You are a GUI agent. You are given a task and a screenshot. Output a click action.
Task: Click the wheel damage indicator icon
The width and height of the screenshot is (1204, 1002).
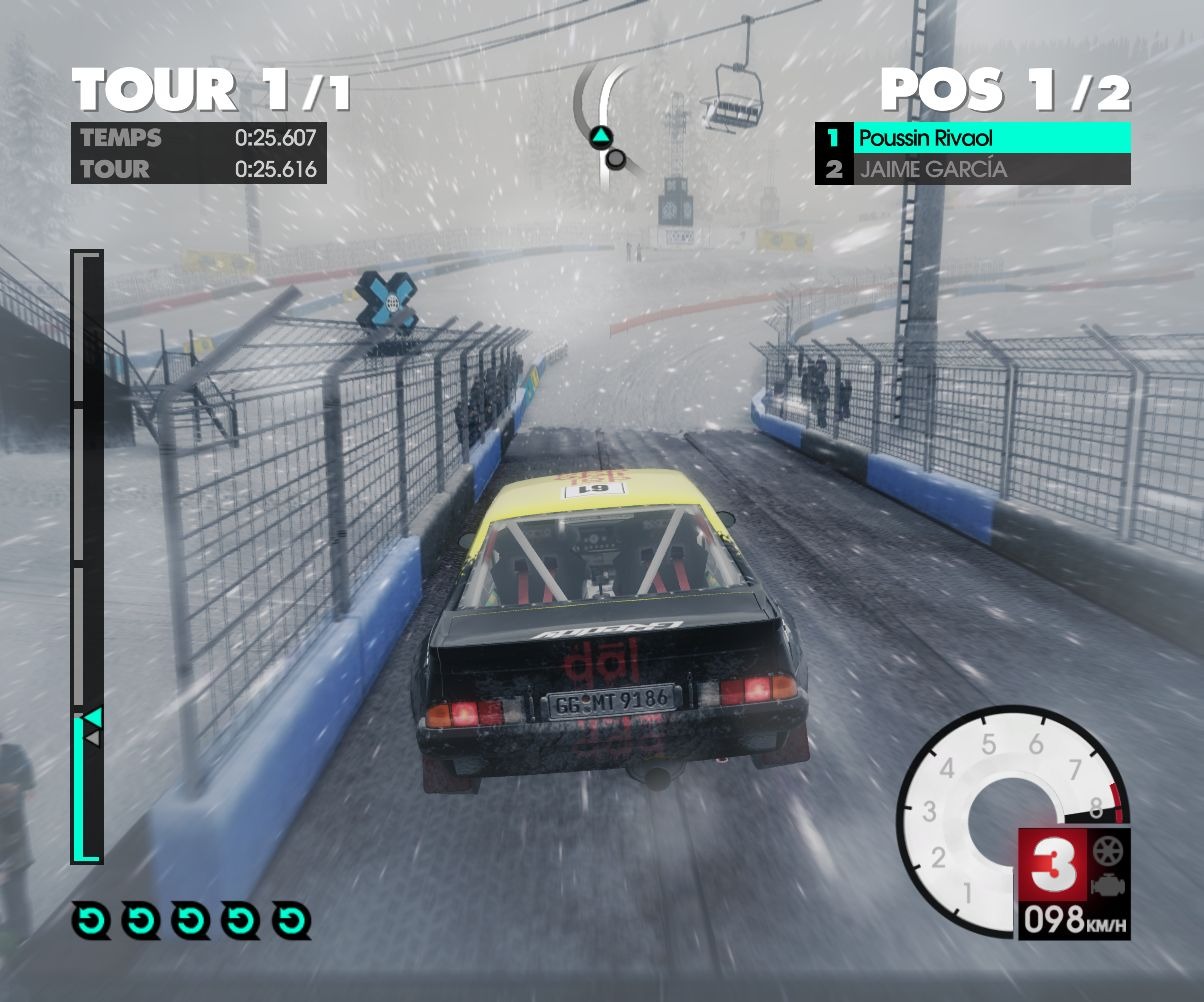coord(1109,853)
